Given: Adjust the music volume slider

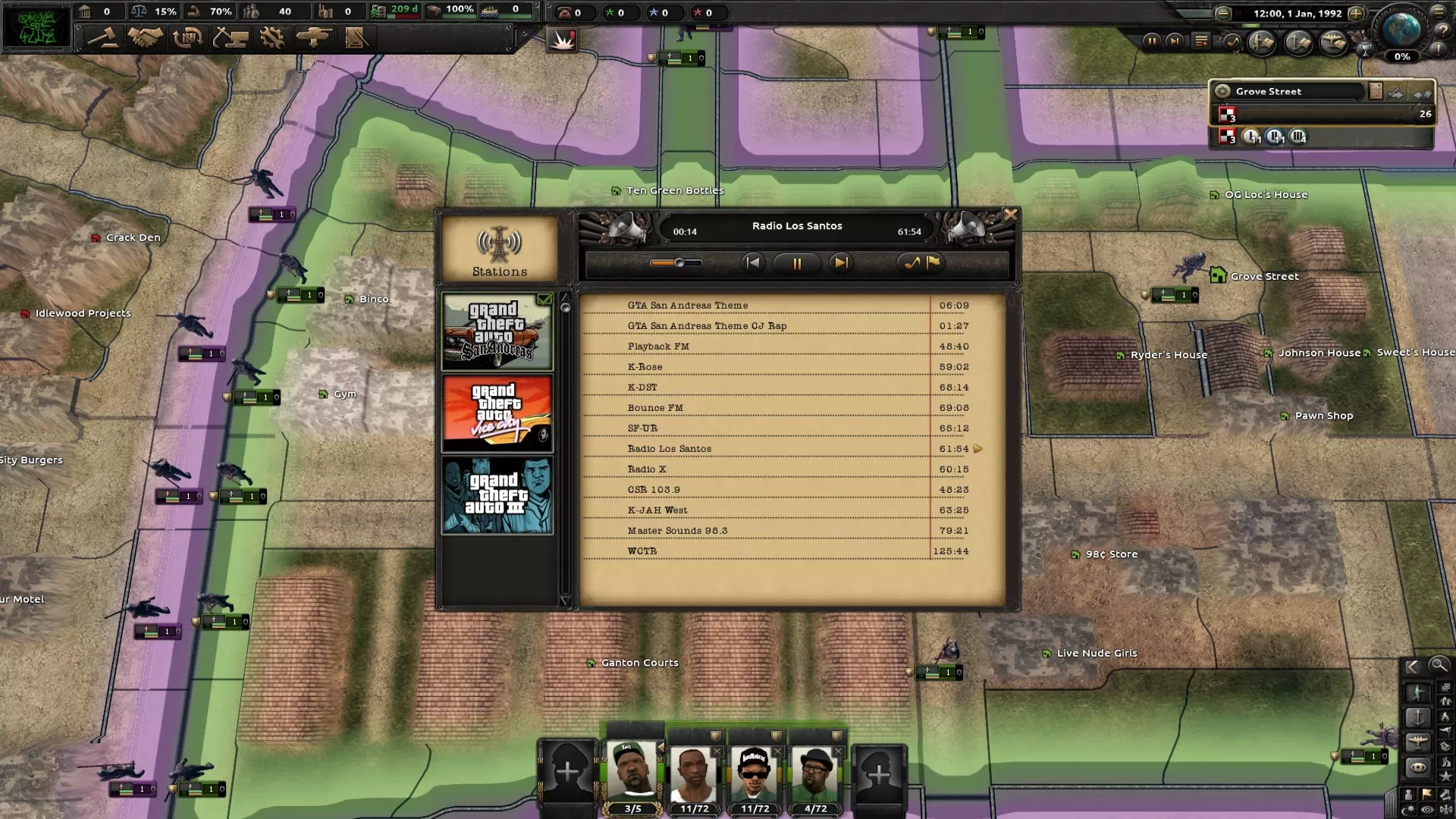Looking at the screenshot, I should click(679, 263).
